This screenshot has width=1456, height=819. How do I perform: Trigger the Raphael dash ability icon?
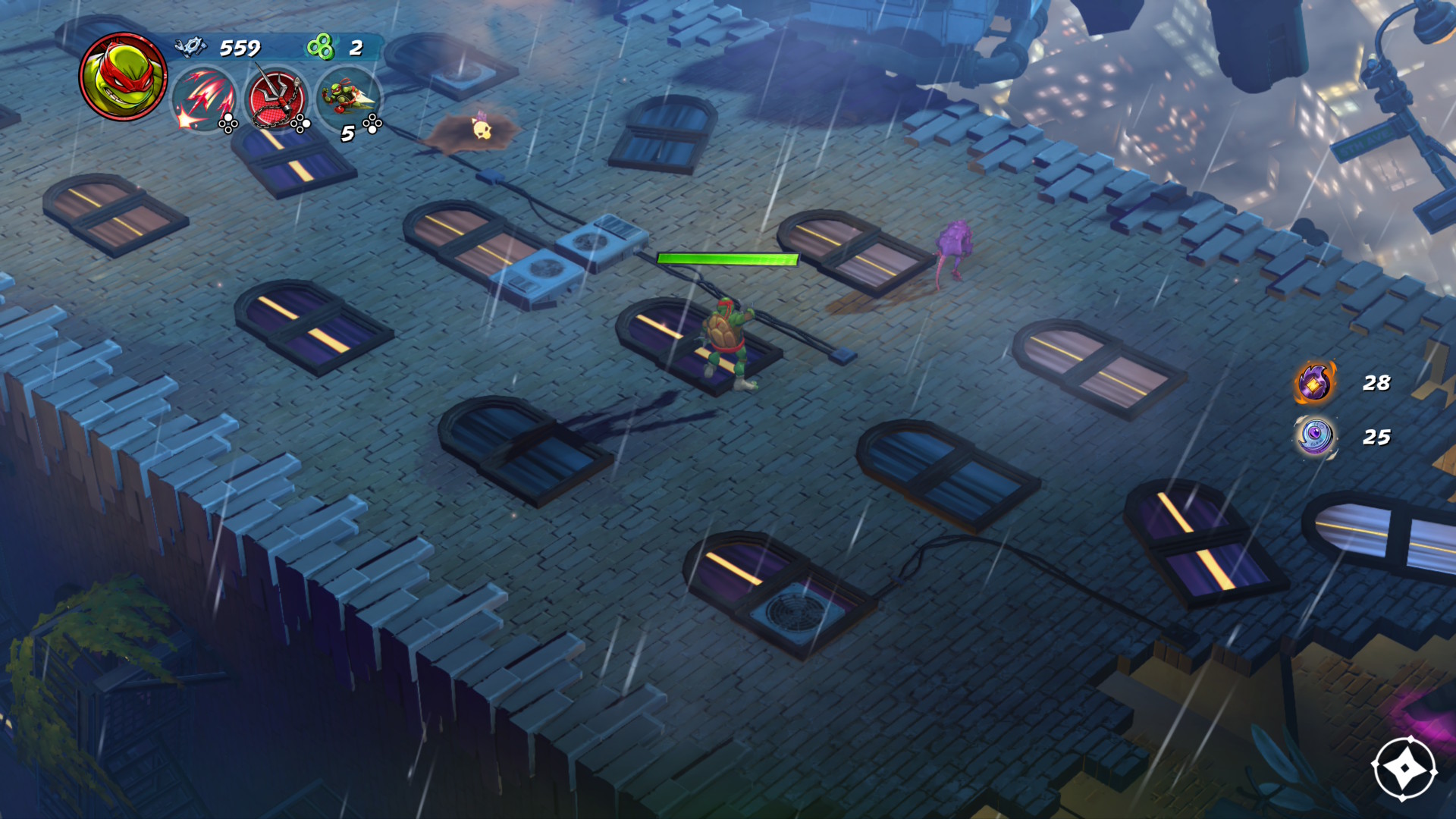click(x=347, y=97)
